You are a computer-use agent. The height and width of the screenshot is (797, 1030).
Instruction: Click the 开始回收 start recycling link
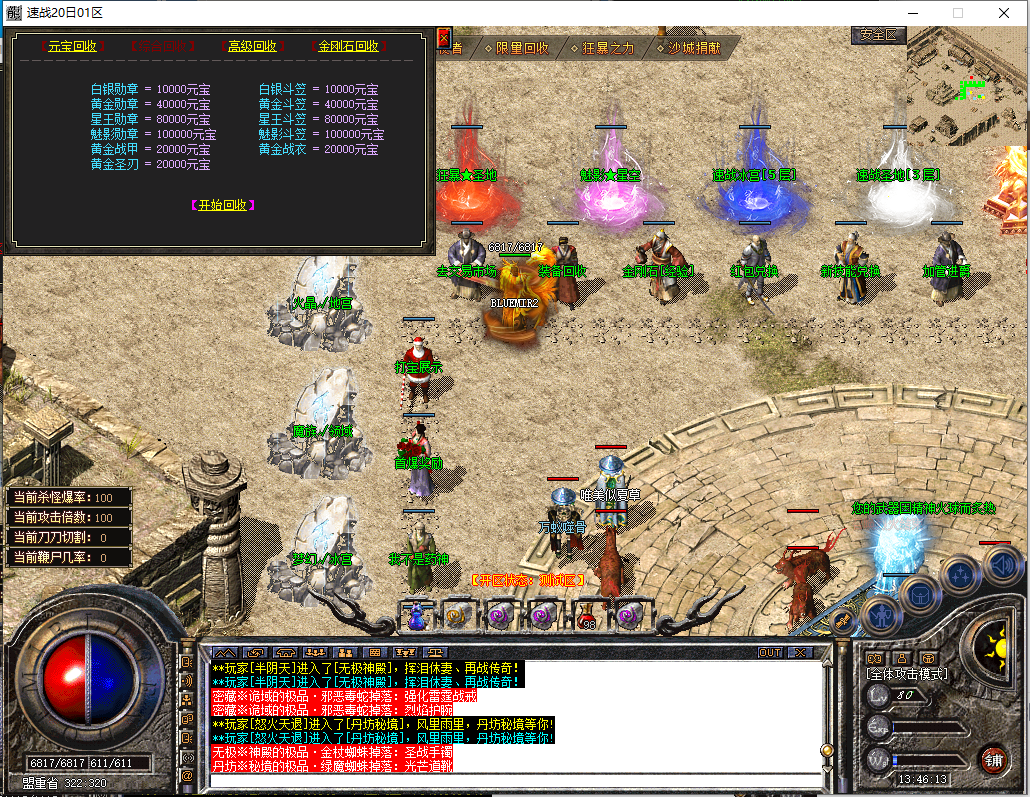point(222,205)
